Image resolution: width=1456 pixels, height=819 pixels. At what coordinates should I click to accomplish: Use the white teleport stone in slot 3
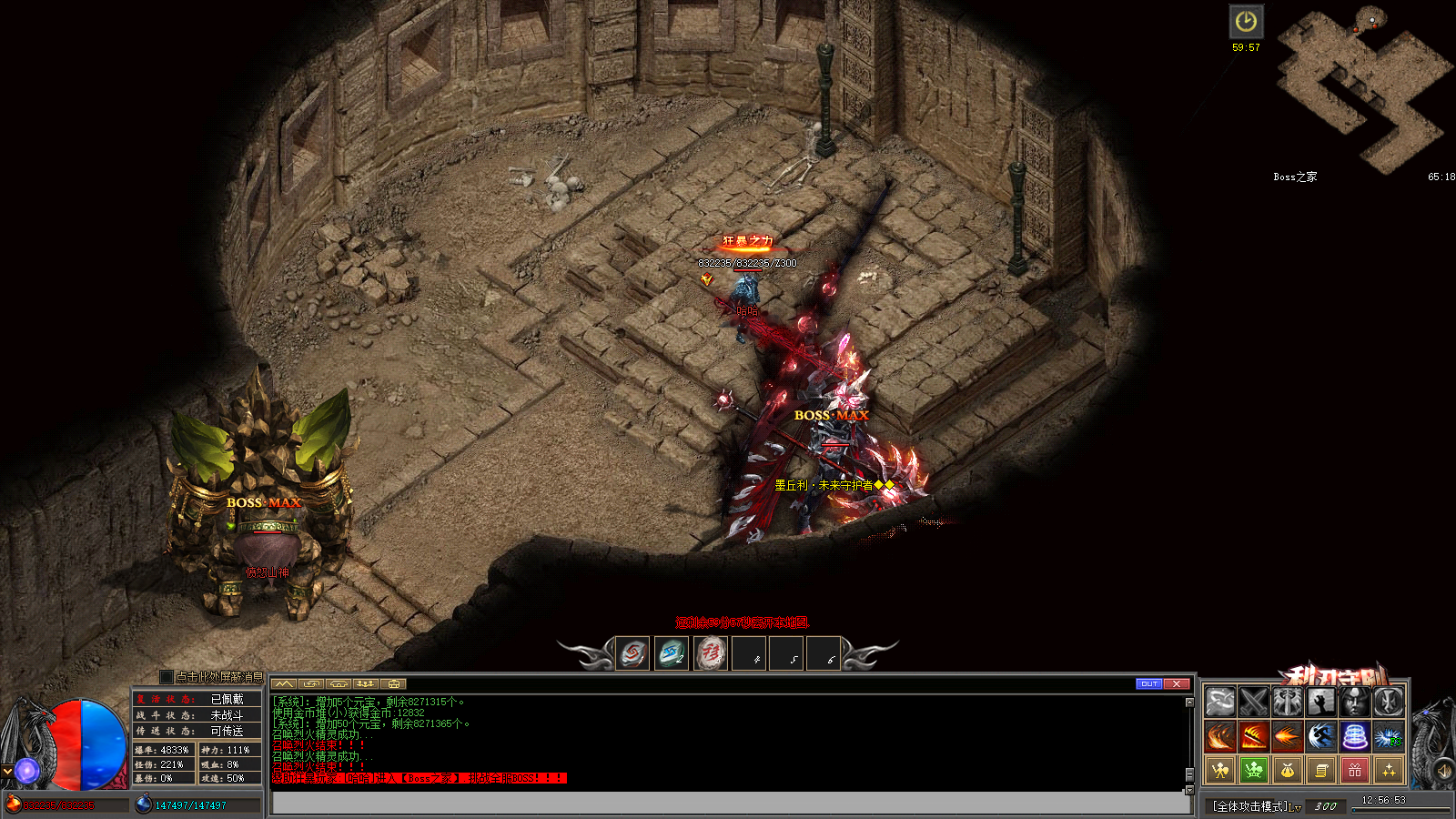711,653
